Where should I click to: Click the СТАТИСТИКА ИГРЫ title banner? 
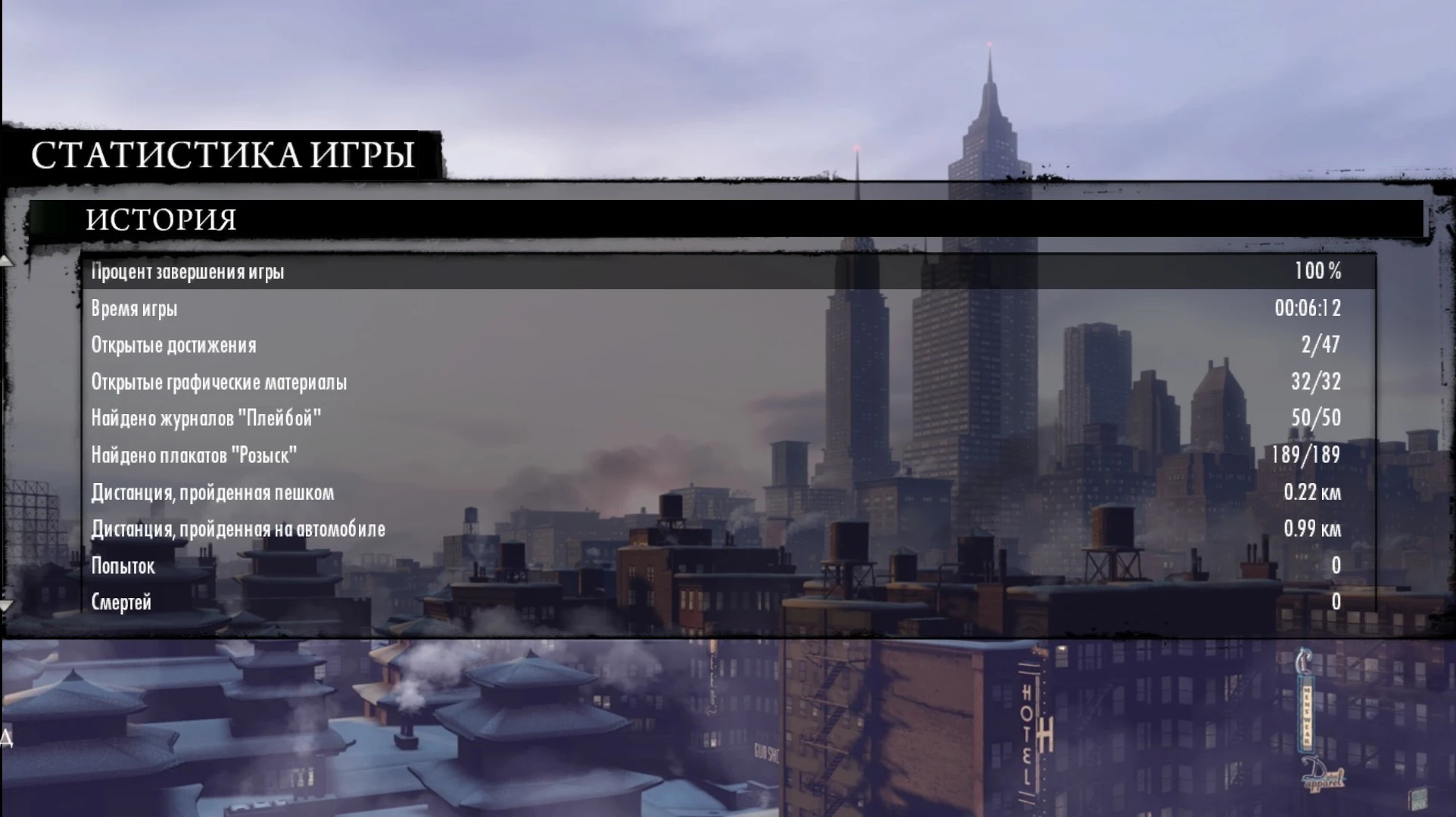tap(223, 155)
